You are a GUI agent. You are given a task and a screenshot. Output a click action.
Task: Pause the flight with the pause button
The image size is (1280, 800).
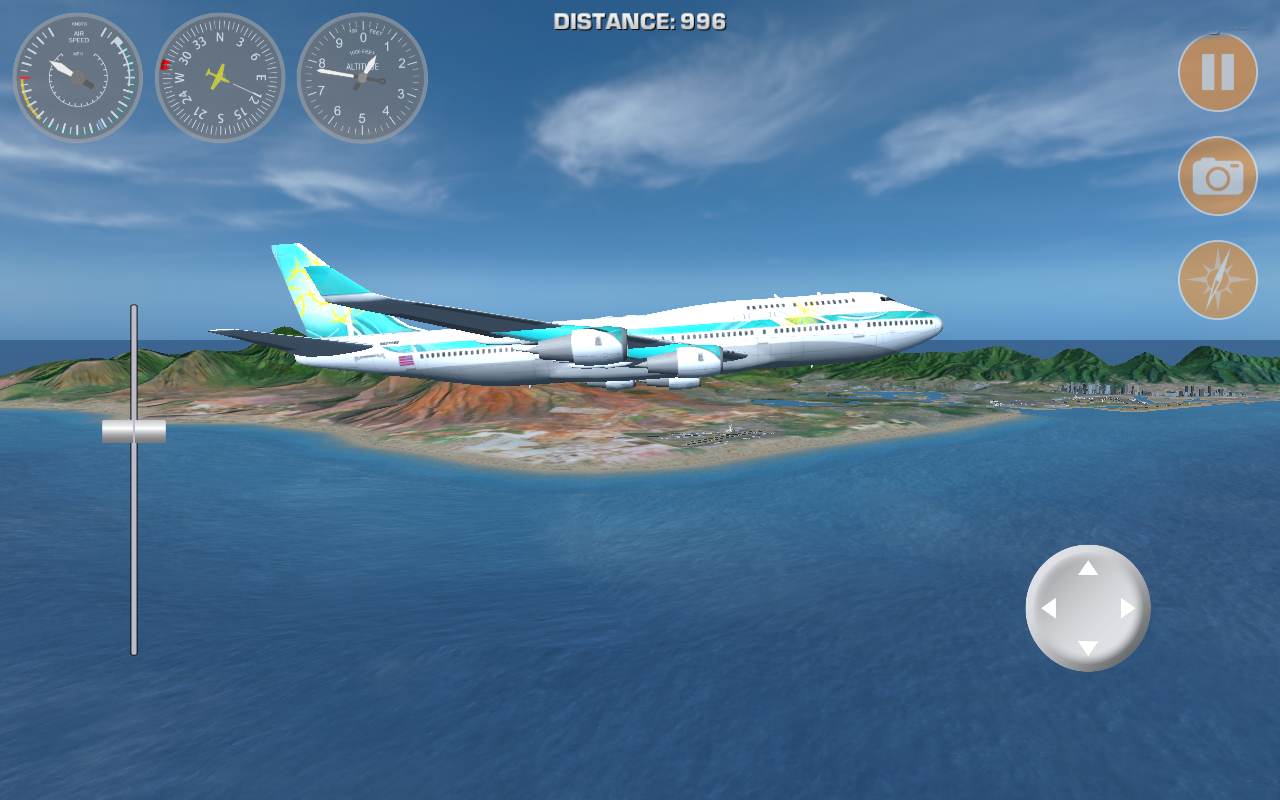point(1217,72)
